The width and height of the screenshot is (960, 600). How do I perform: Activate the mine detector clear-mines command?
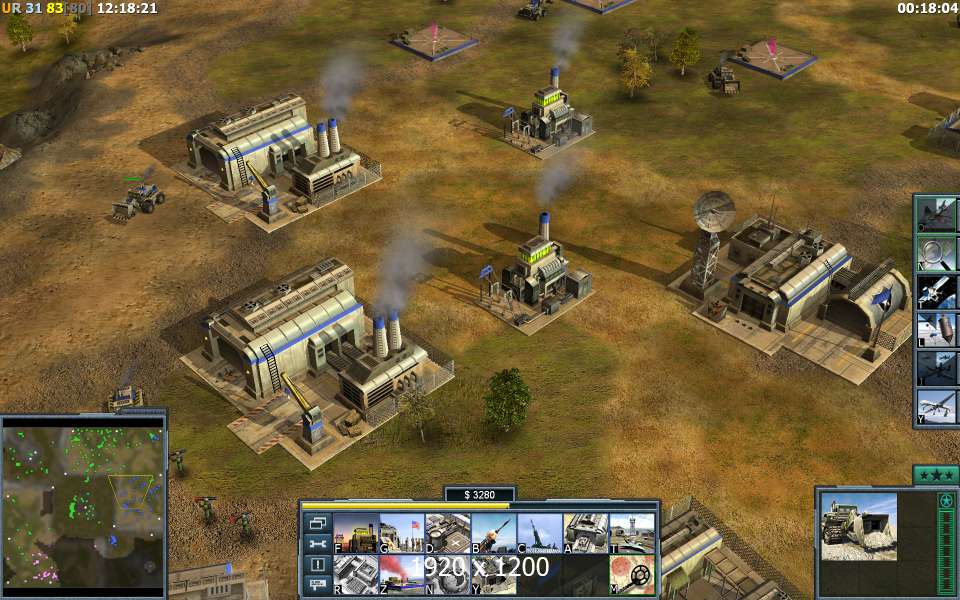pyautogui.click(x=632, y=574)
